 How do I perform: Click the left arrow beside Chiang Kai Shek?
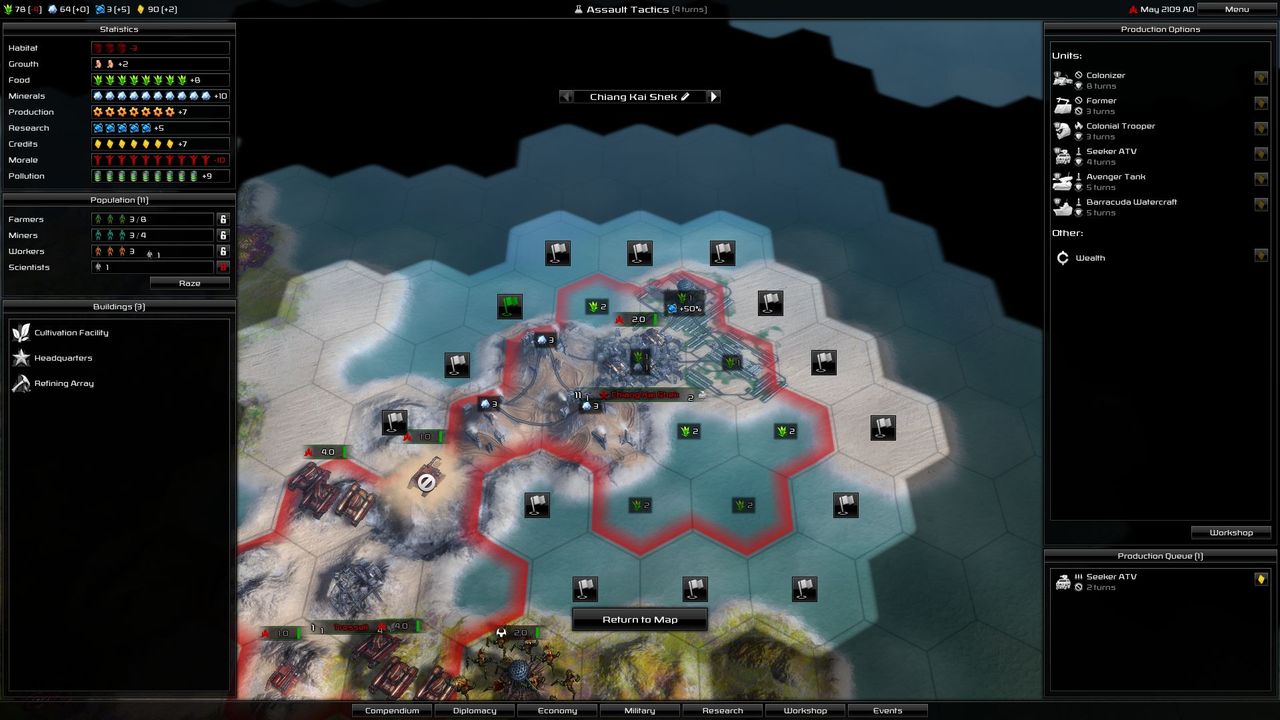click(567, 96)
